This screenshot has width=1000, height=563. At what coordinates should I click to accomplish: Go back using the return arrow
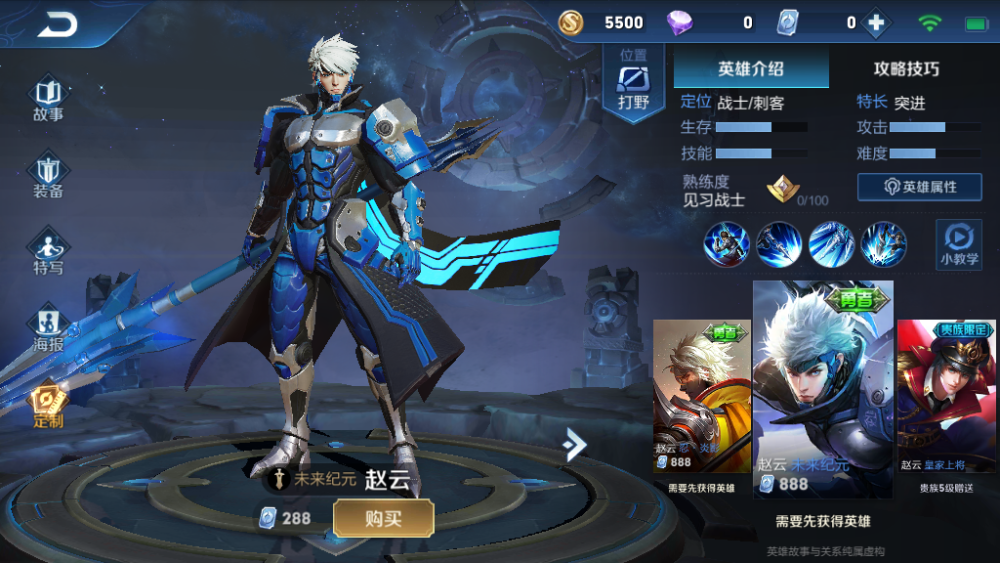point(57,25)
